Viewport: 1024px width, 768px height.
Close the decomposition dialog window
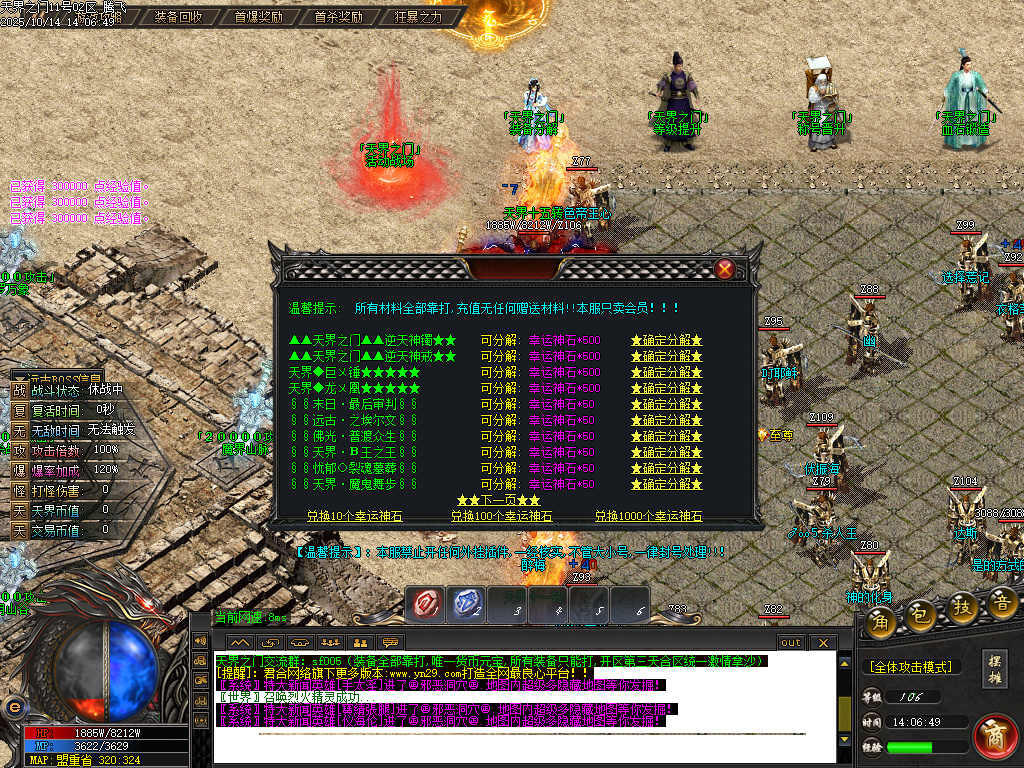pos(725,269)
